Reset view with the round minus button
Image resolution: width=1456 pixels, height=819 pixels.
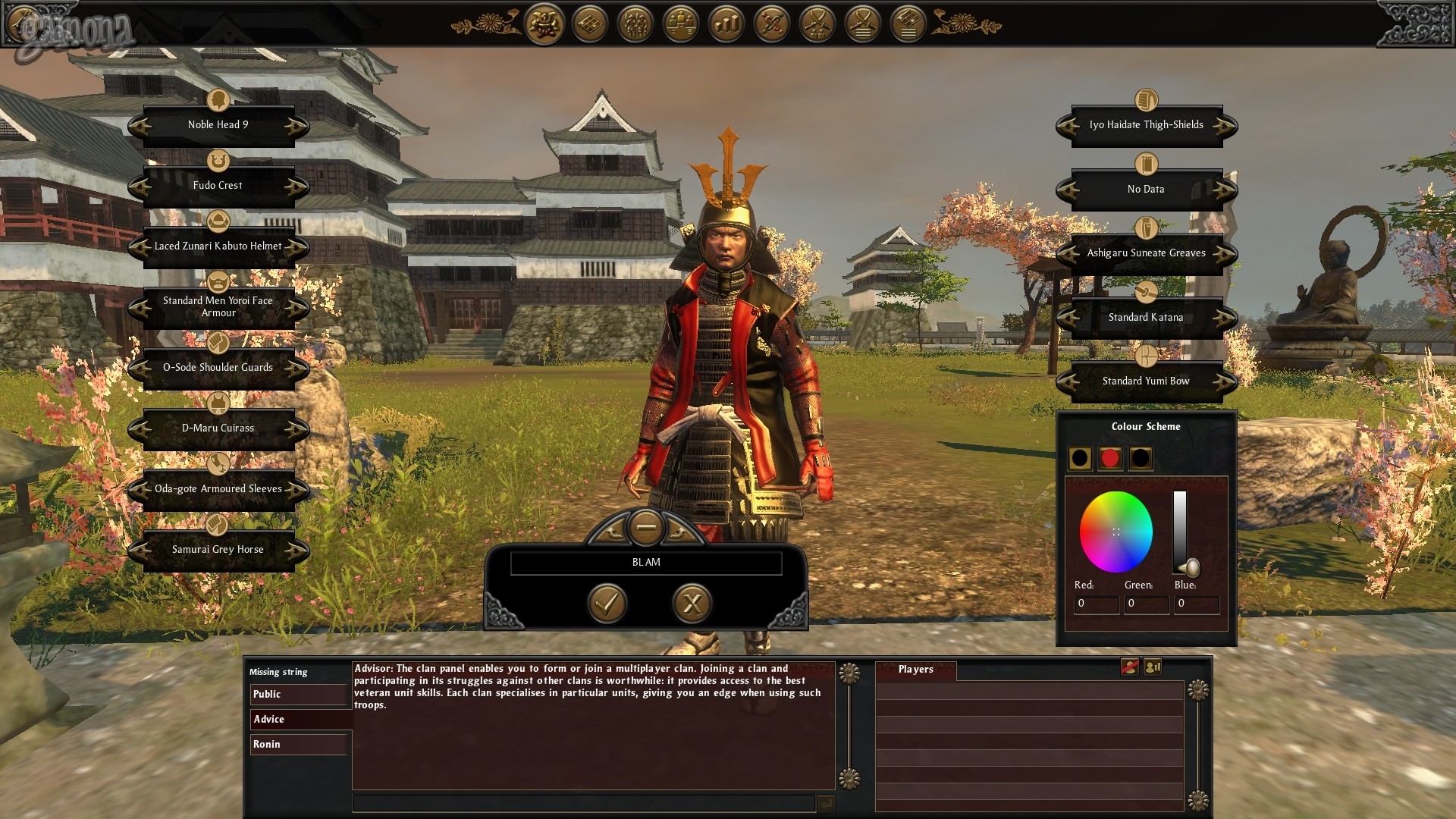[x=646, y=526]
